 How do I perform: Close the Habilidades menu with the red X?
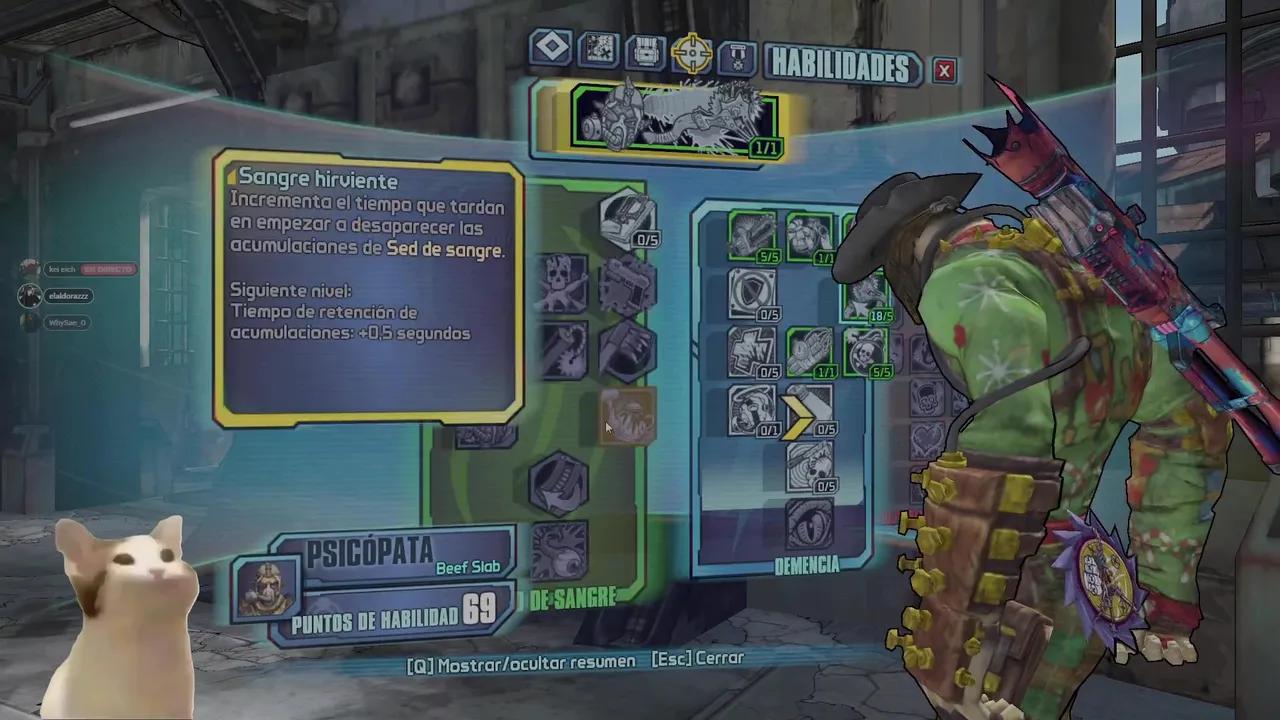(x=944, y=69)
